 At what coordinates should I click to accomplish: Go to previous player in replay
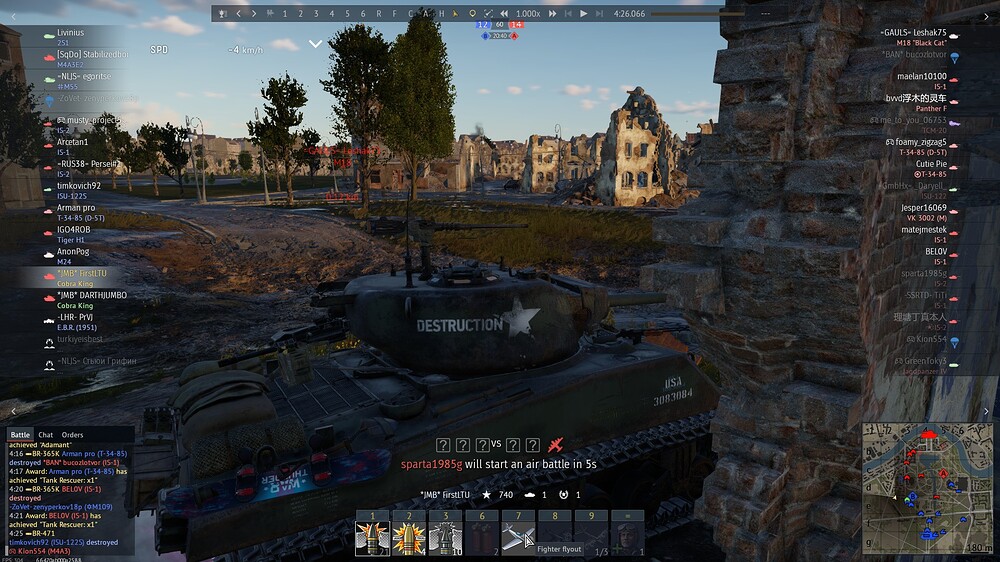[x=238, y=14]
